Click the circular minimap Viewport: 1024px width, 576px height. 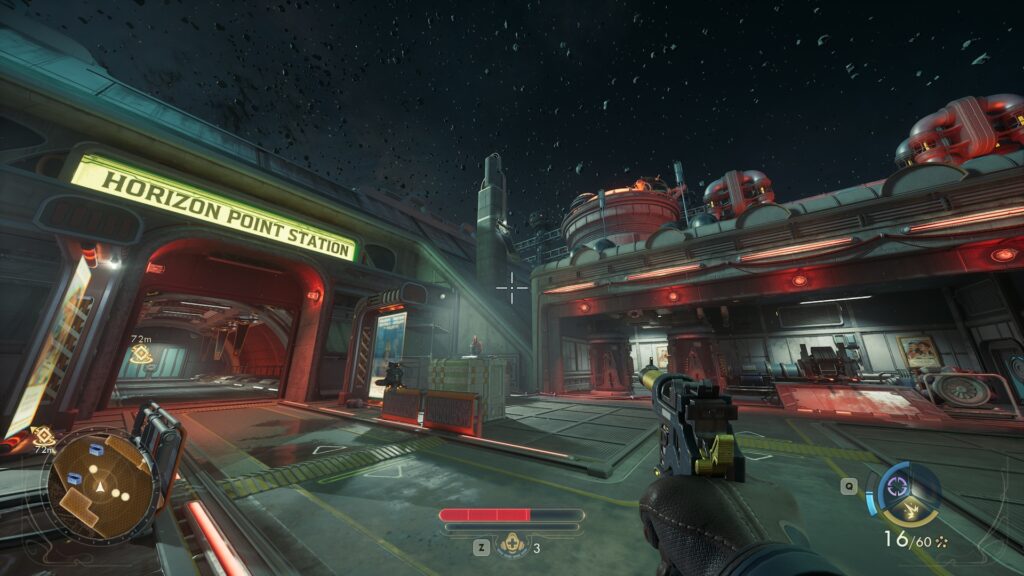[x=98, y=487]
